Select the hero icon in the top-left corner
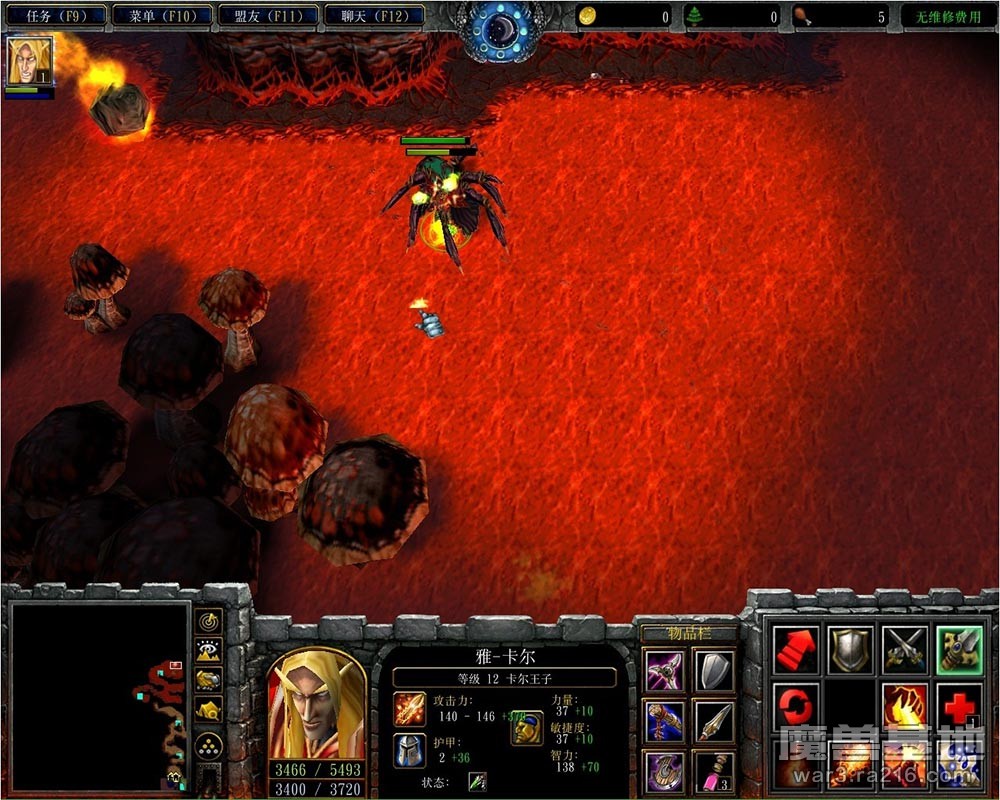This screenshot has height=800, width=1000. 30,60
